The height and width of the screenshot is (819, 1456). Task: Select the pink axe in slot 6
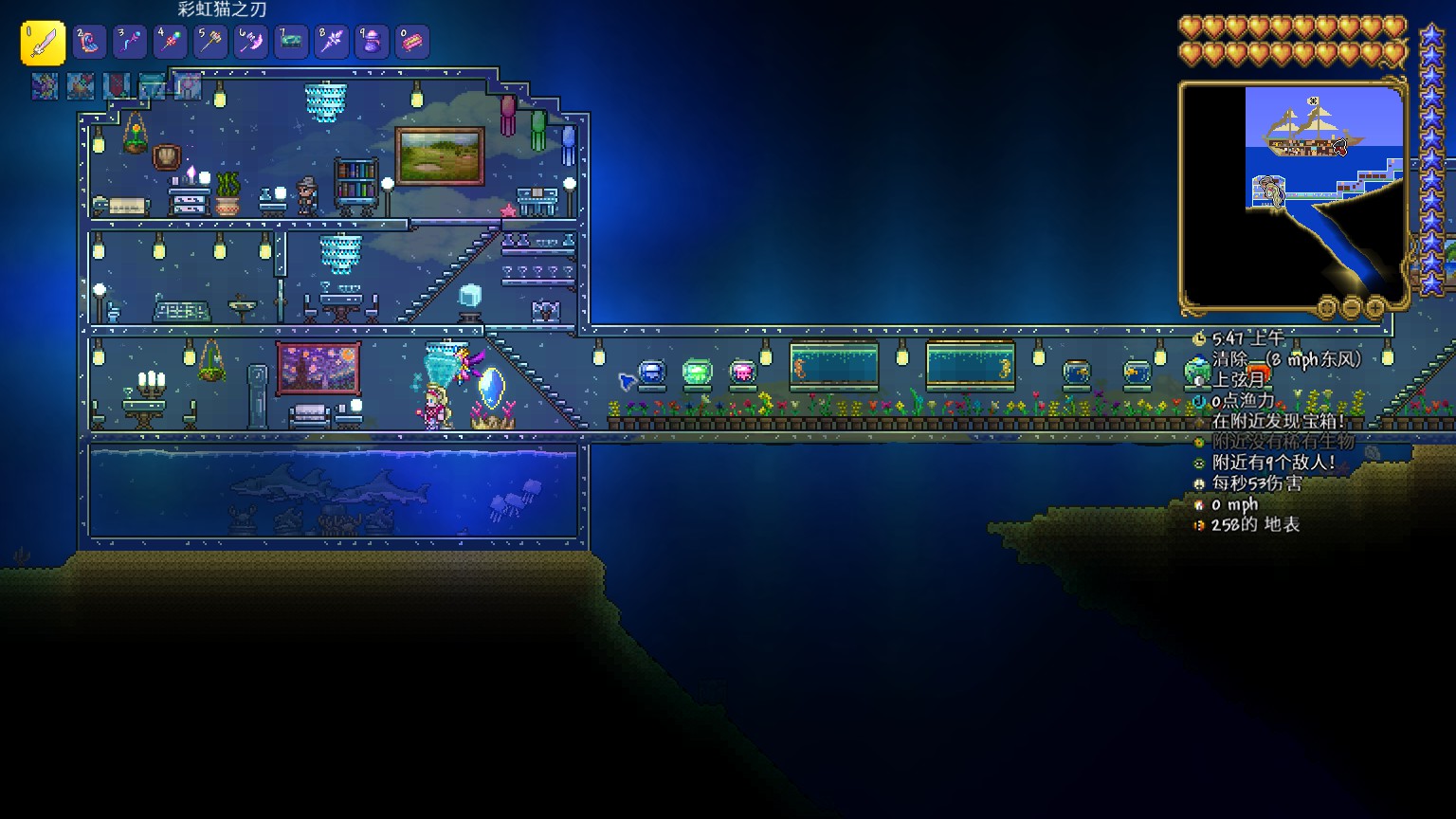[251, 43]
